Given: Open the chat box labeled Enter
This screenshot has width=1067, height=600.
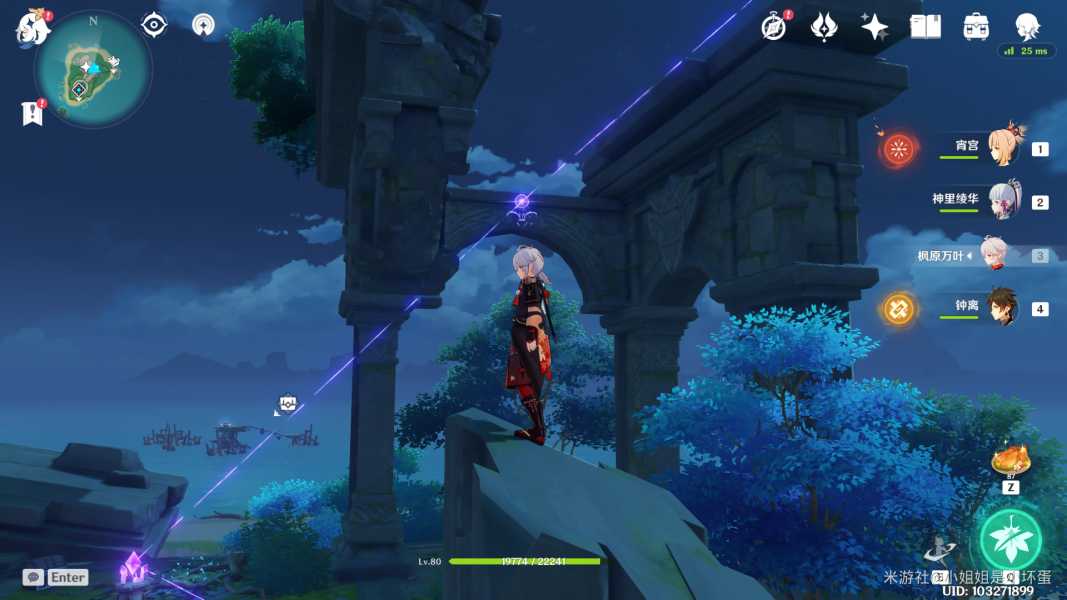Looking at the screenshot, I should click(56, 577).
